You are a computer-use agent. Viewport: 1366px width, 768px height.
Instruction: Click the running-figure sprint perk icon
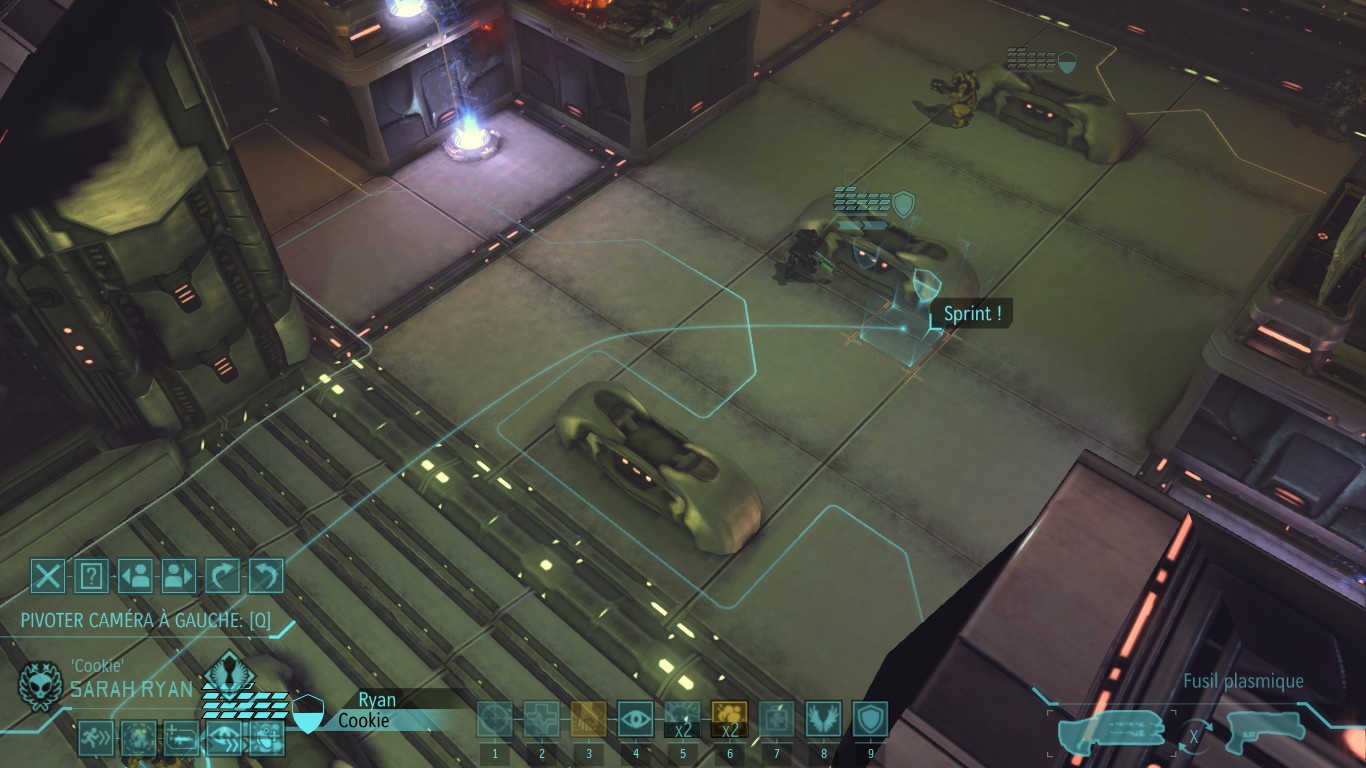click(x=96, y=738)
